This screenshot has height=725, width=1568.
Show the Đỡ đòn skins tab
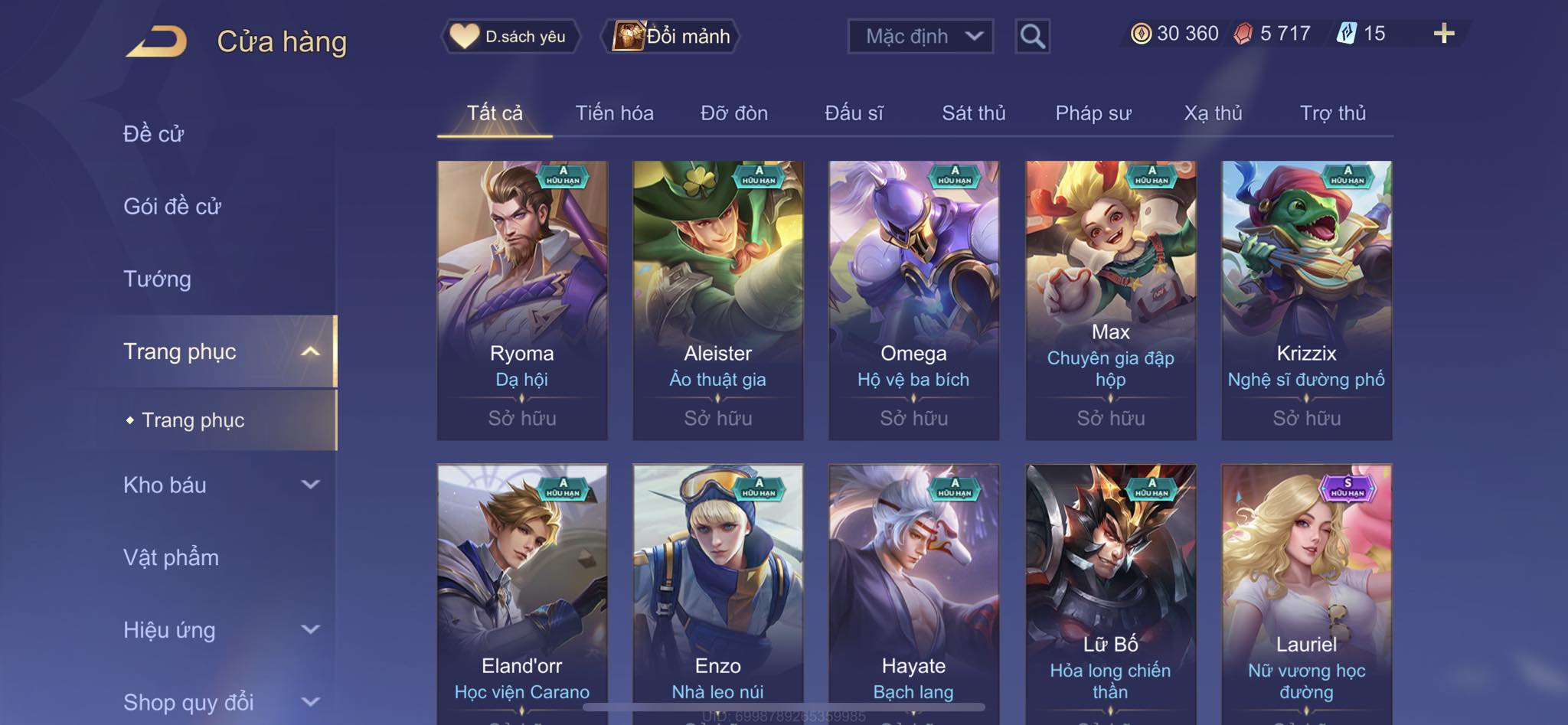733,113
